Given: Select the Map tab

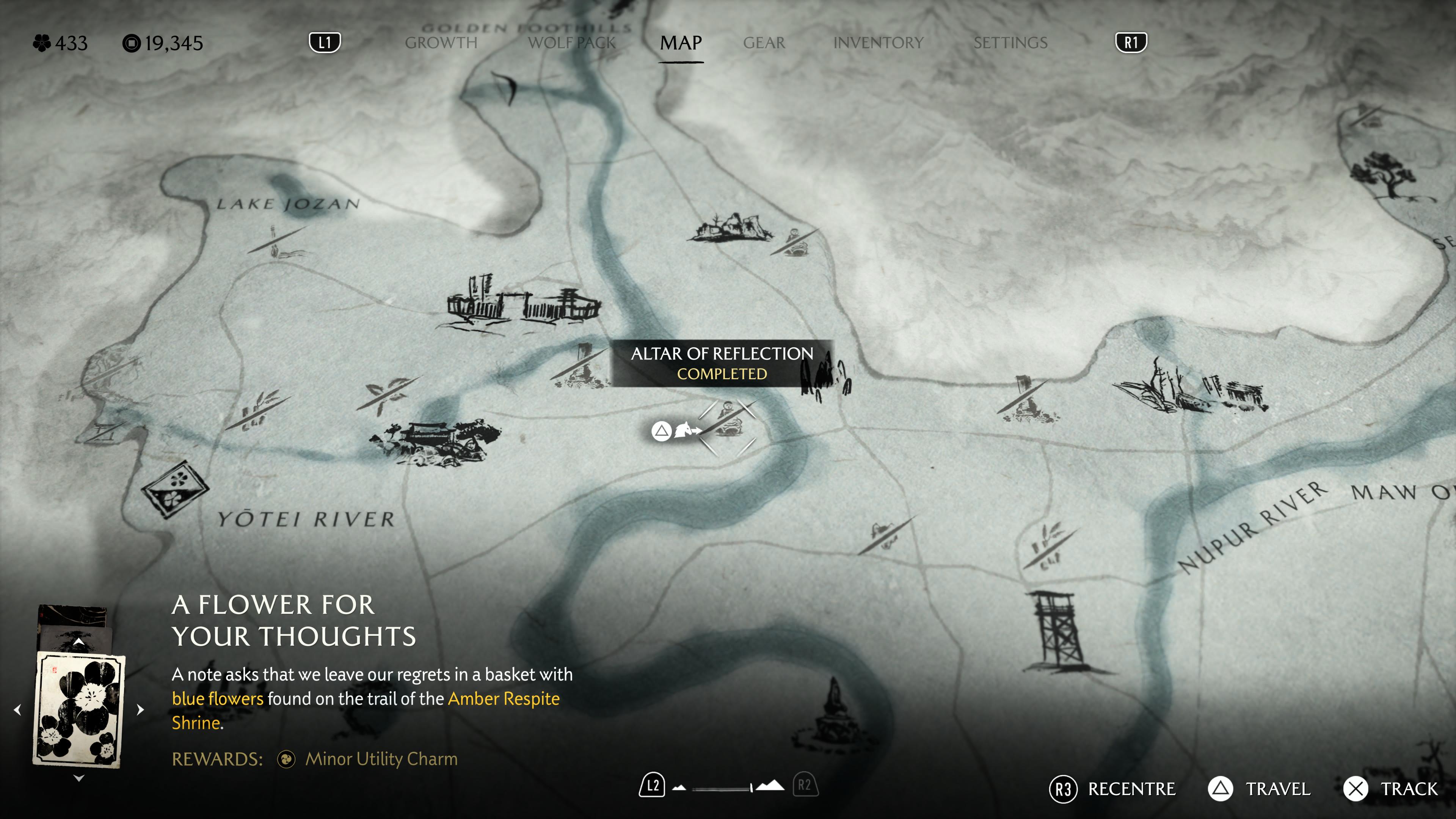Looking at the screenshot, I should coord(681,43).
